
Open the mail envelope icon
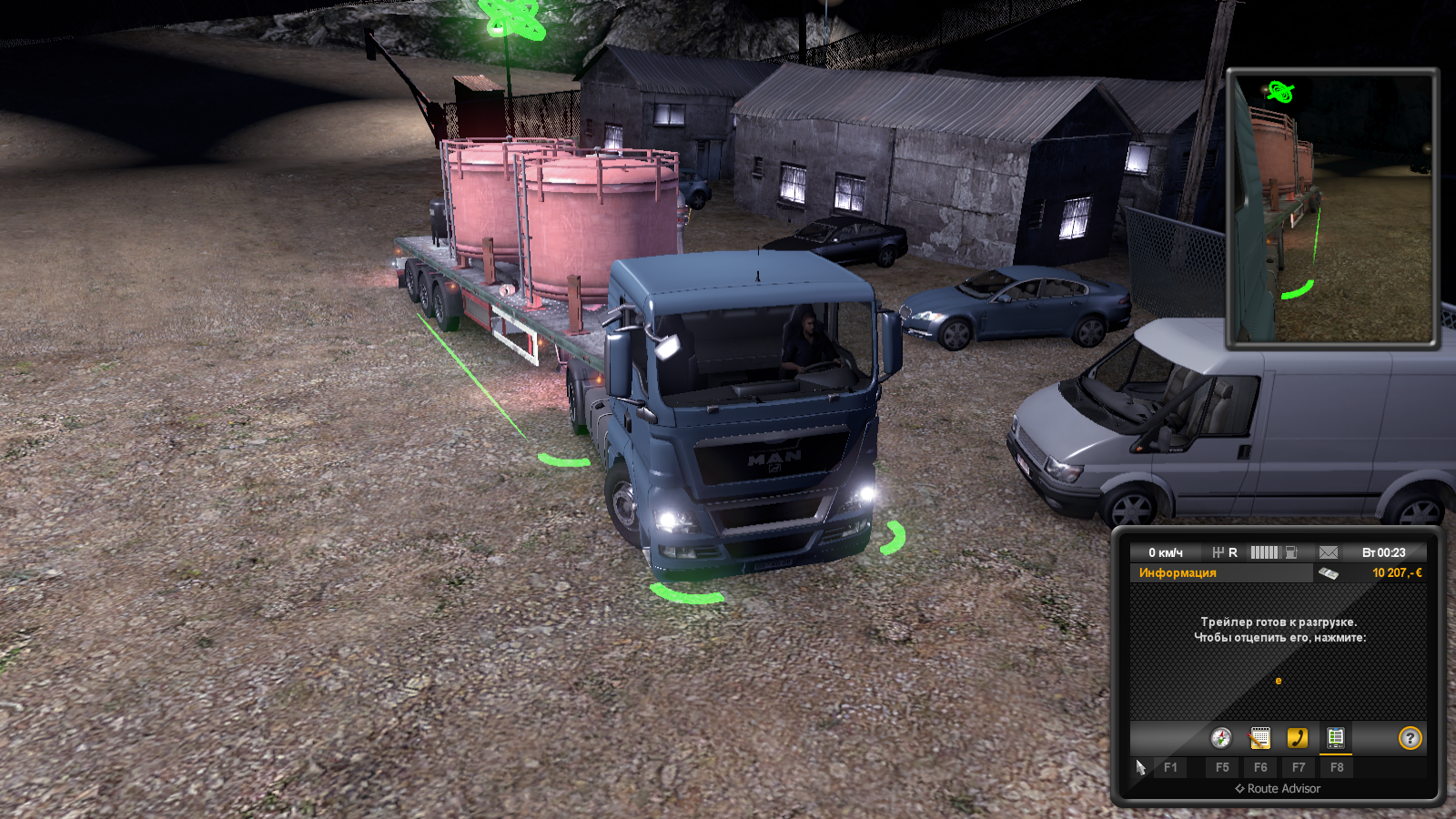(x=1329, y=552)
